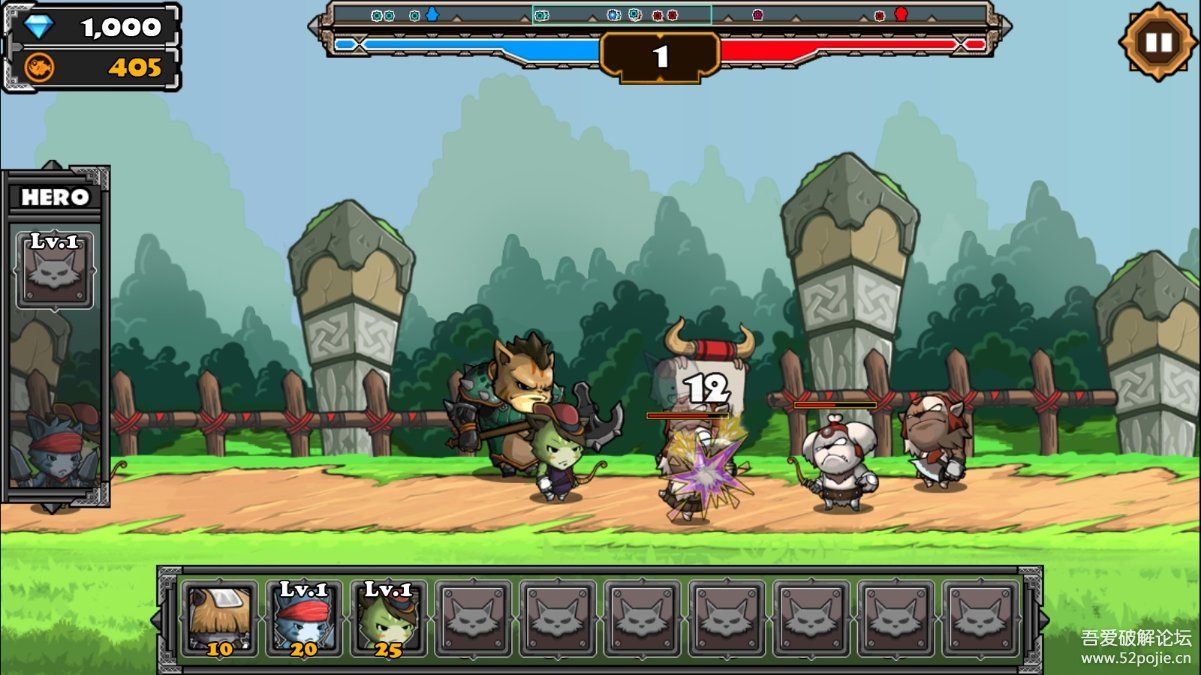The width and height of the screenshot is (1201, 675).
Task: Click the battlefield minimap strip
Action: click(660, 15)
